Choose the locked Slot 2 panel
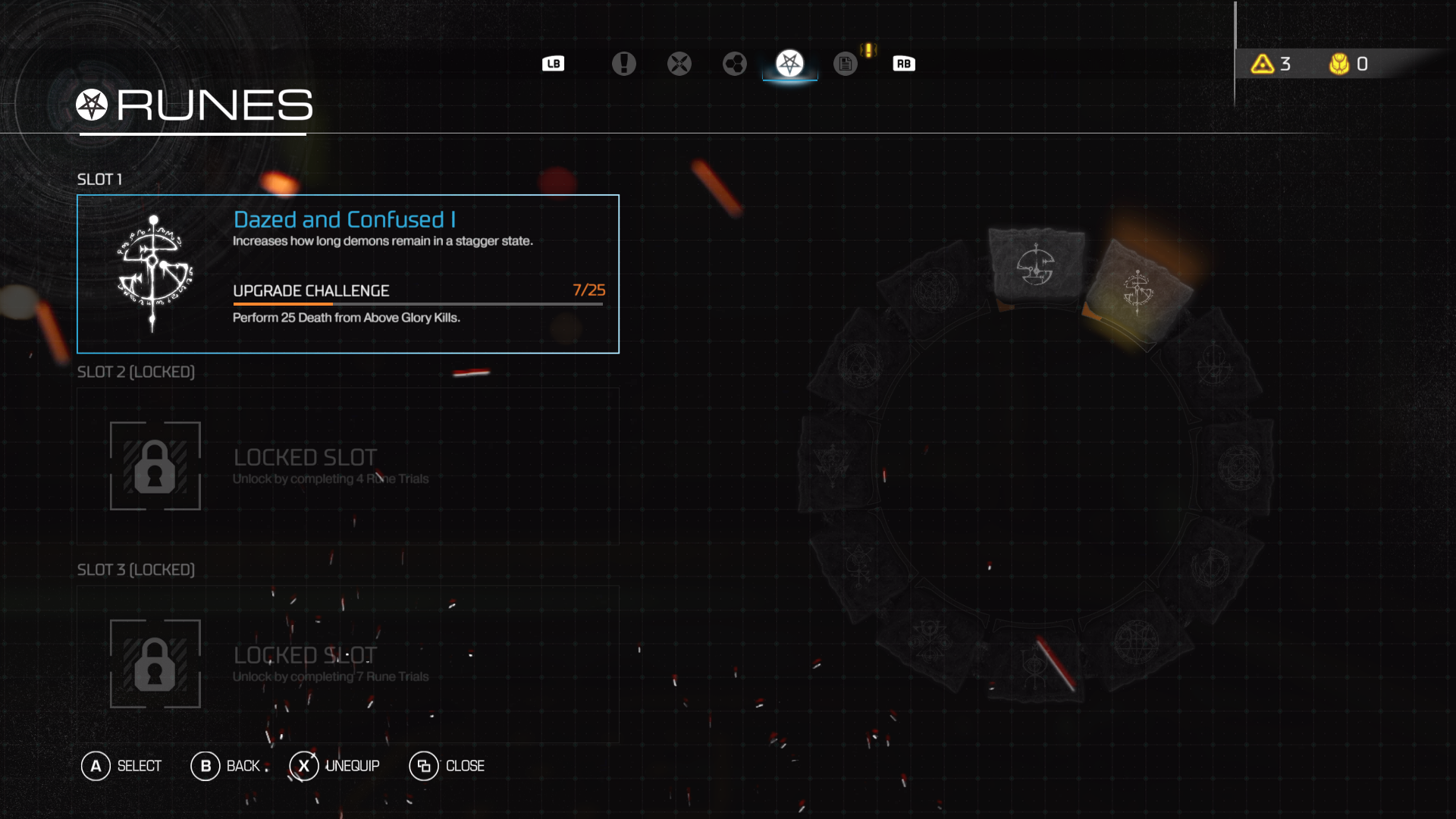Viewport: 1456px width, 819px height. pos(348,466)
